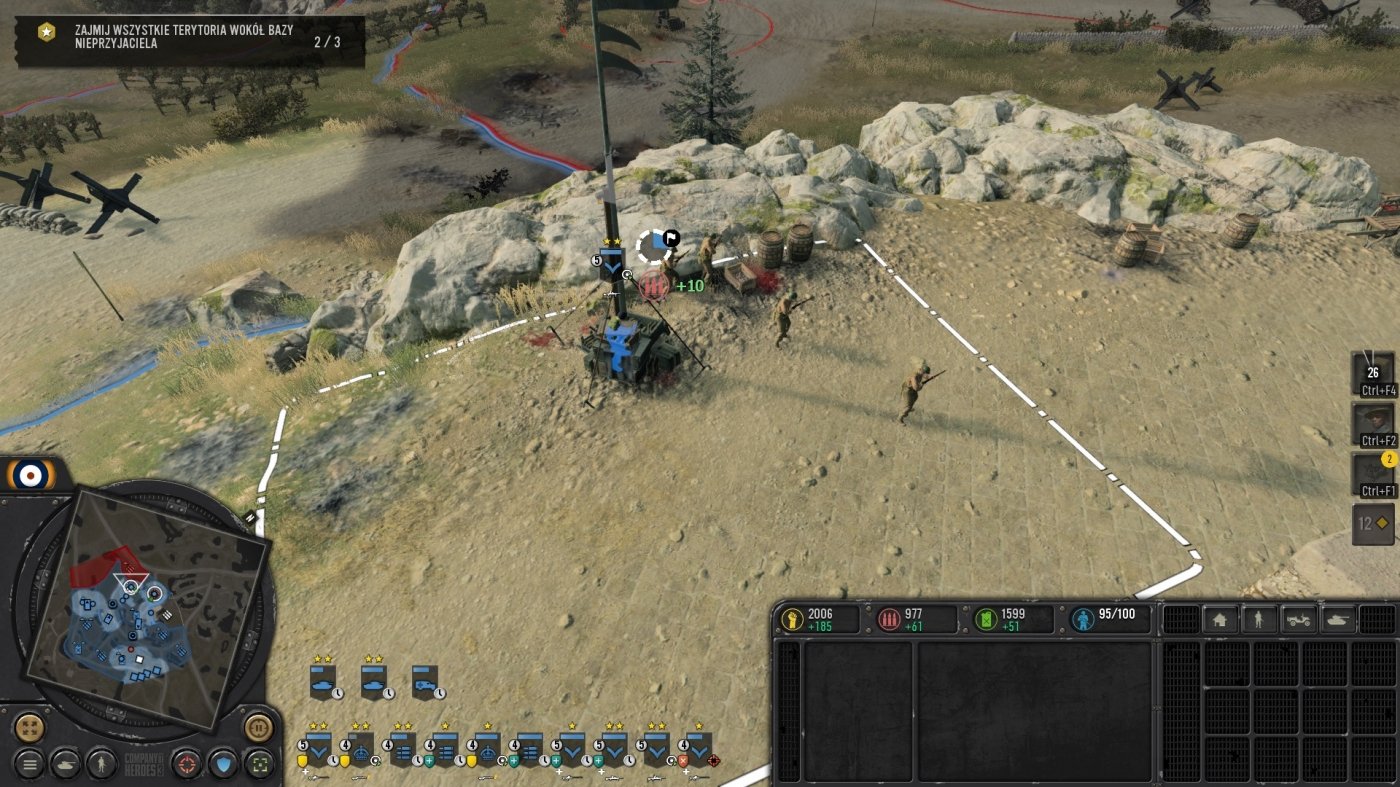Open the ability labeled Ctrl+F1
The image size is (1400, 787).
(x=1372, y=474)
